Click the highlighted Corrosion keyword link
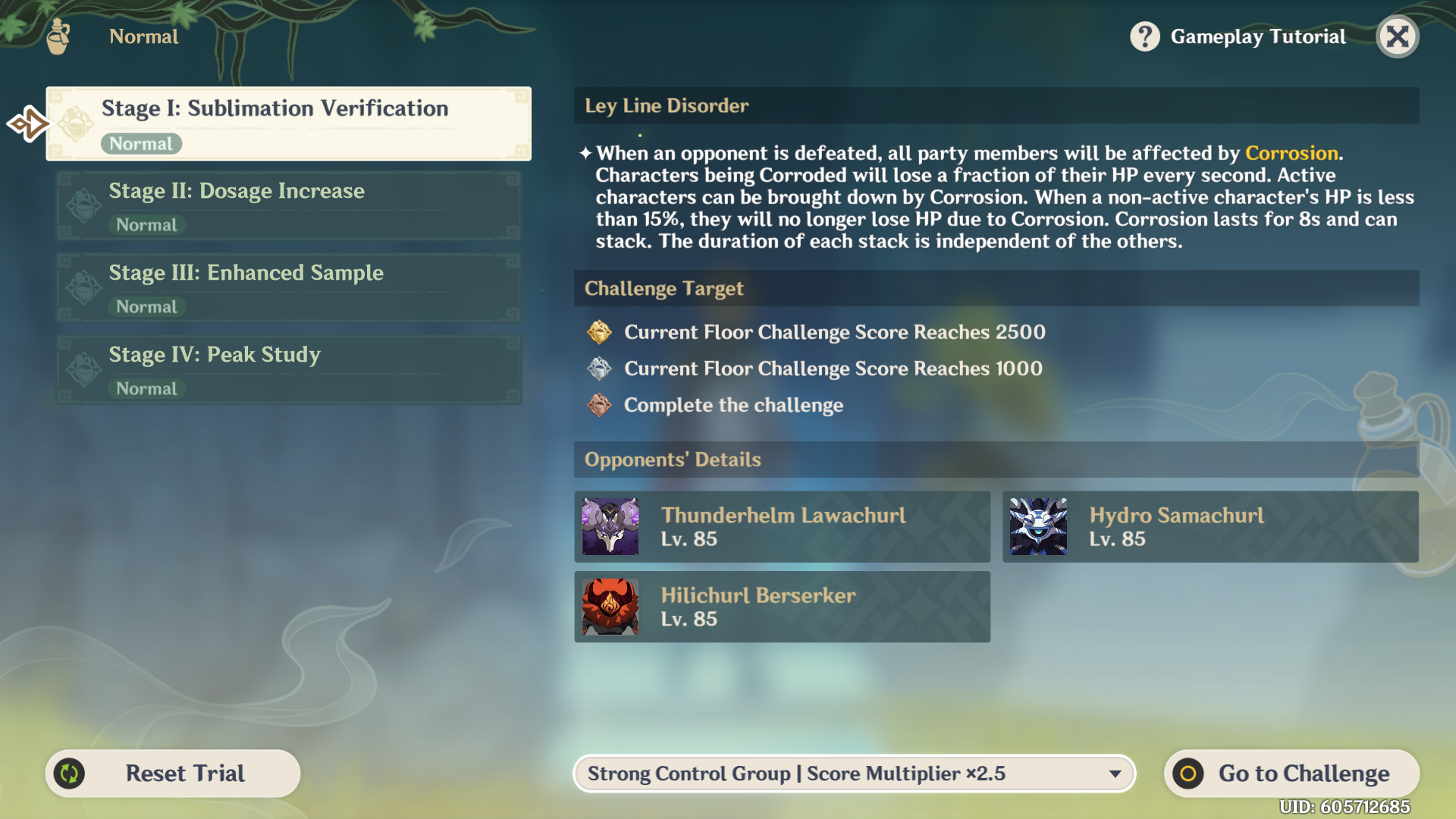The width and height of the screenshot is (1456, 819). pyautogui.click(x=1291, y=153)
